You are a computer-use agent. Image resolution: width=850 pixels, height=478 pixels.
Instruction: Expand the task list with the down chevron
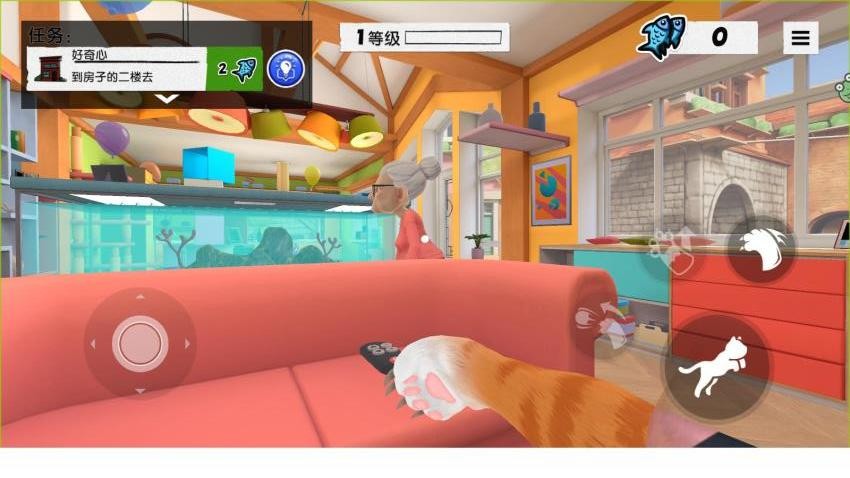167,98
